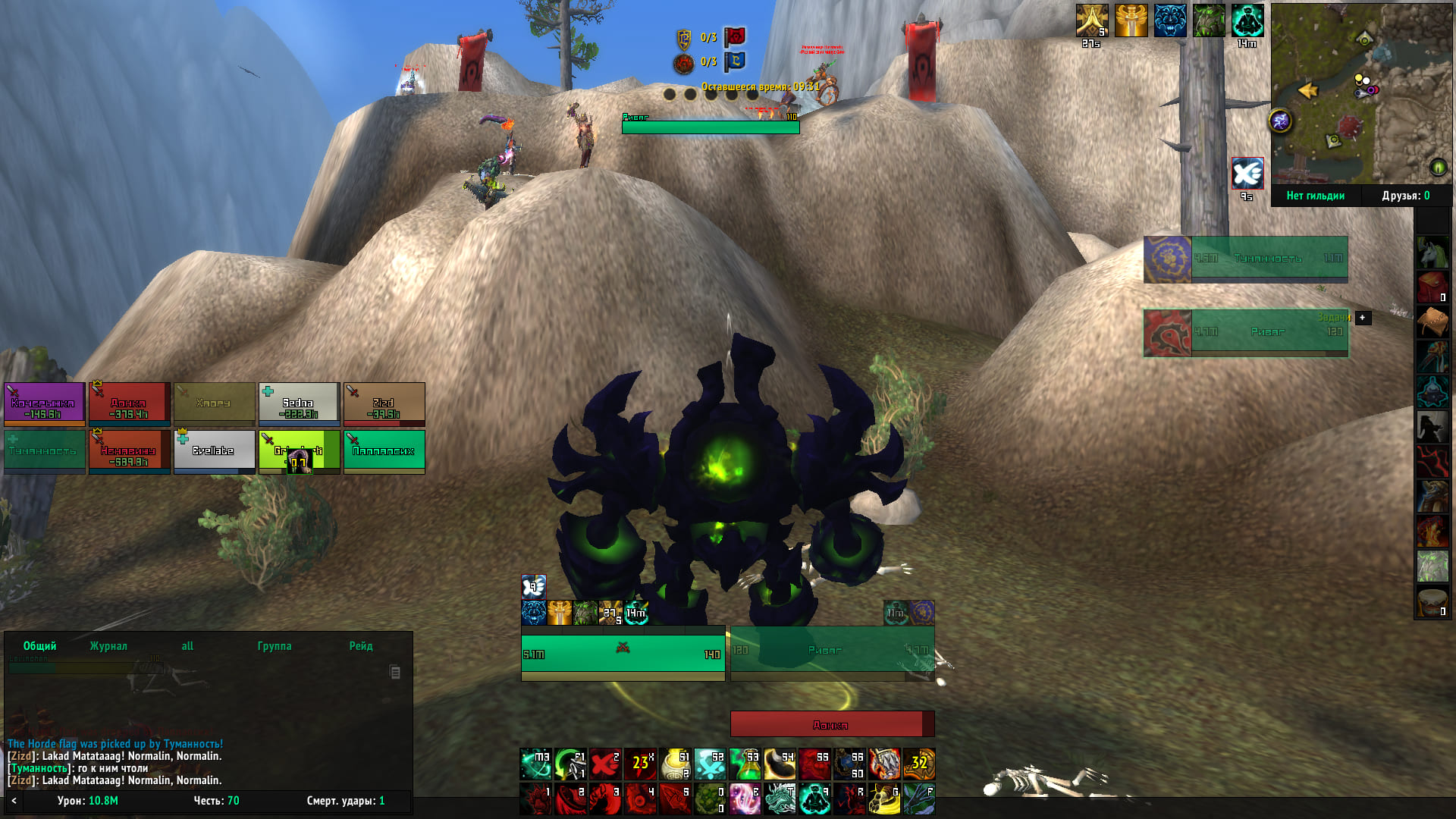Open the Друзья friends list
This screenshot has height=819, width=1456.
[1405, 196]
